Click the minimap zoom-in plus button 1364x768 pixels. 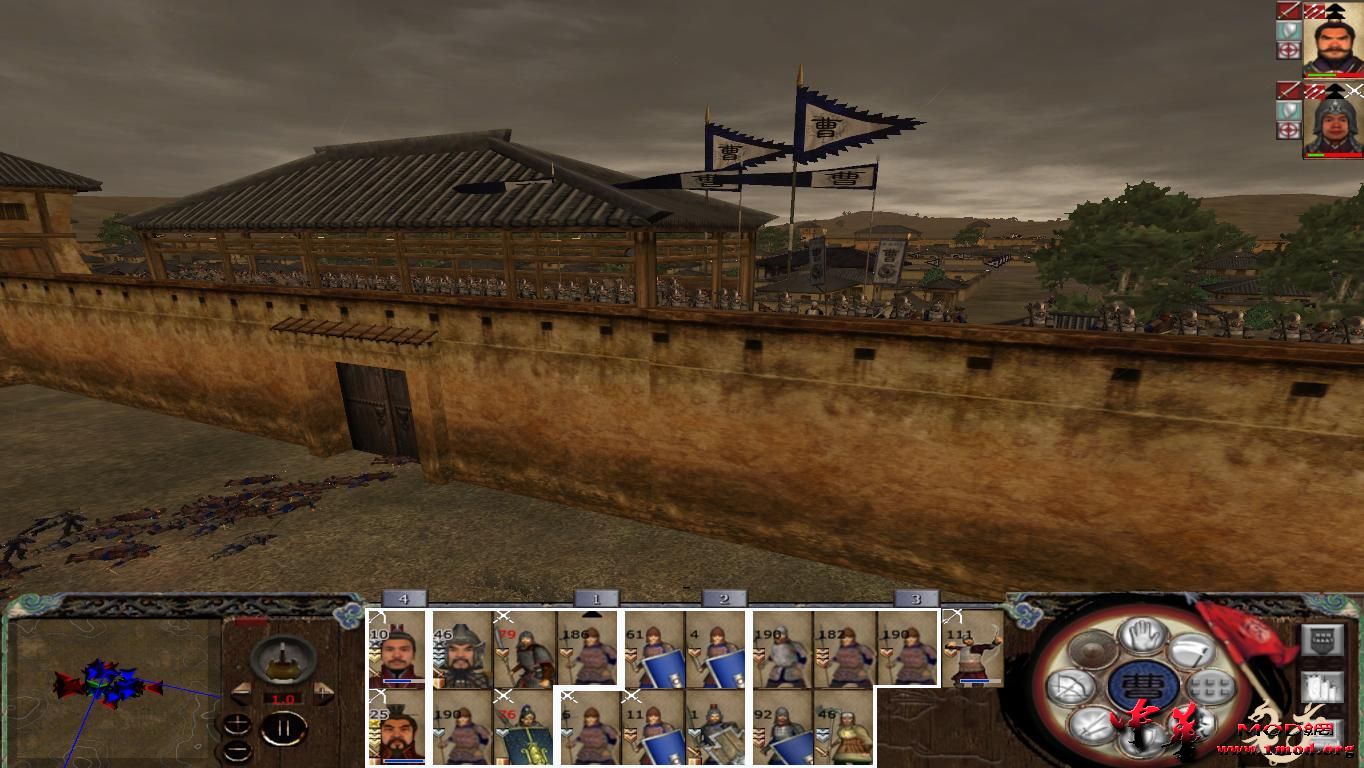pyautogui.click(x=237, y=724)
